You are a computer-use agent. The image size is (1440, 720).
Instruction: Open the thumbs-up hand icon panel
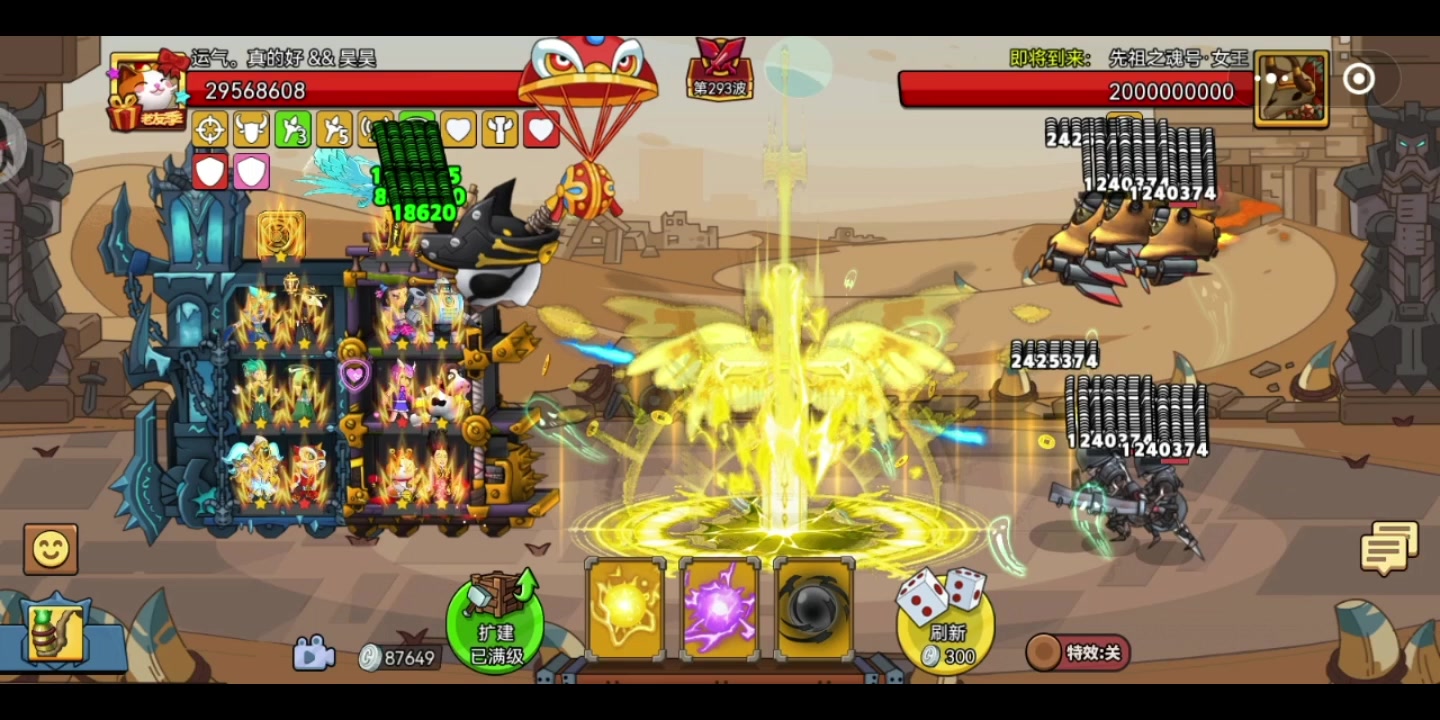[56, 634]
